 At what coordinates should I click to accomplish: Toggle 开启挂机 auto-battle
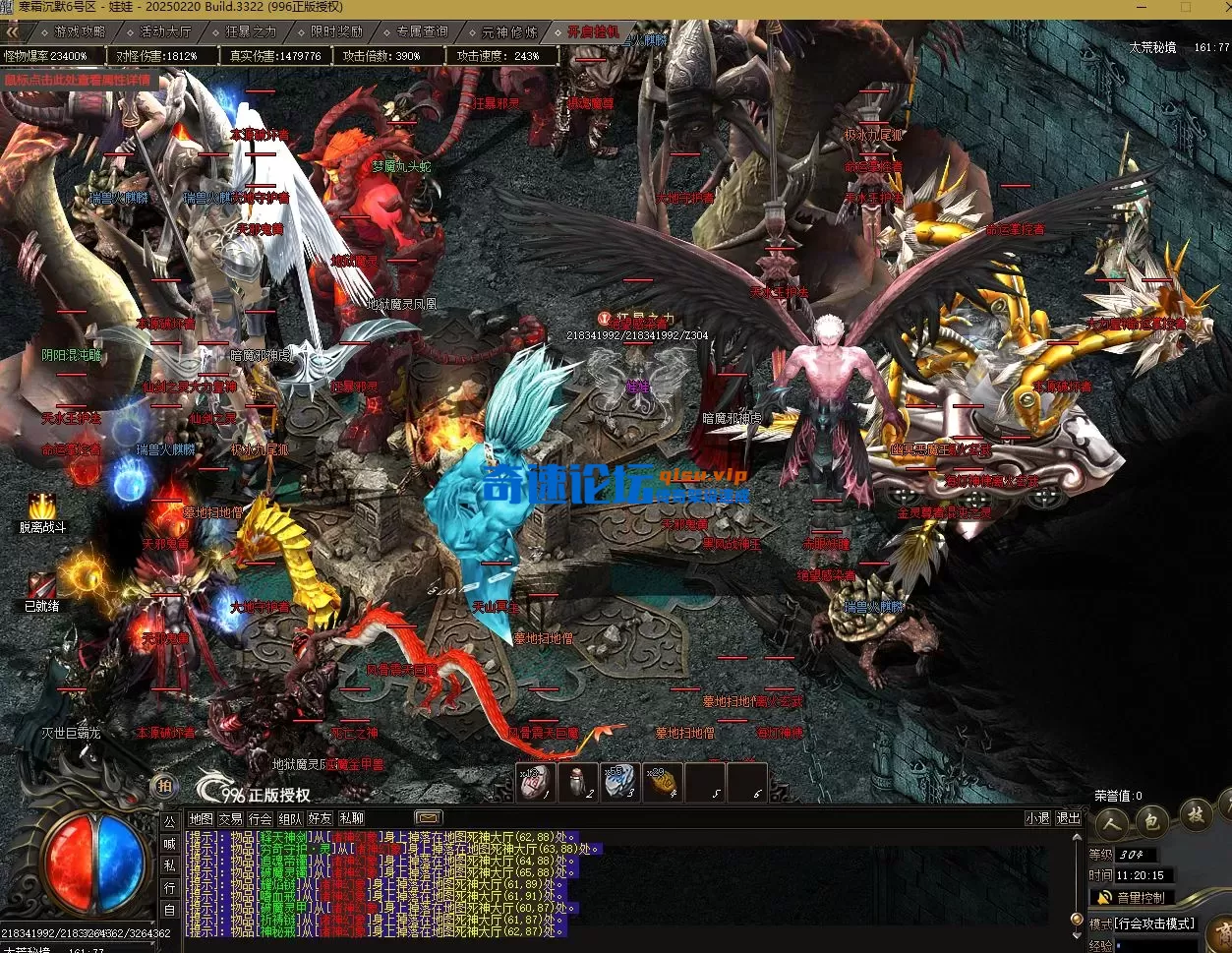click(x=593, y=32)
